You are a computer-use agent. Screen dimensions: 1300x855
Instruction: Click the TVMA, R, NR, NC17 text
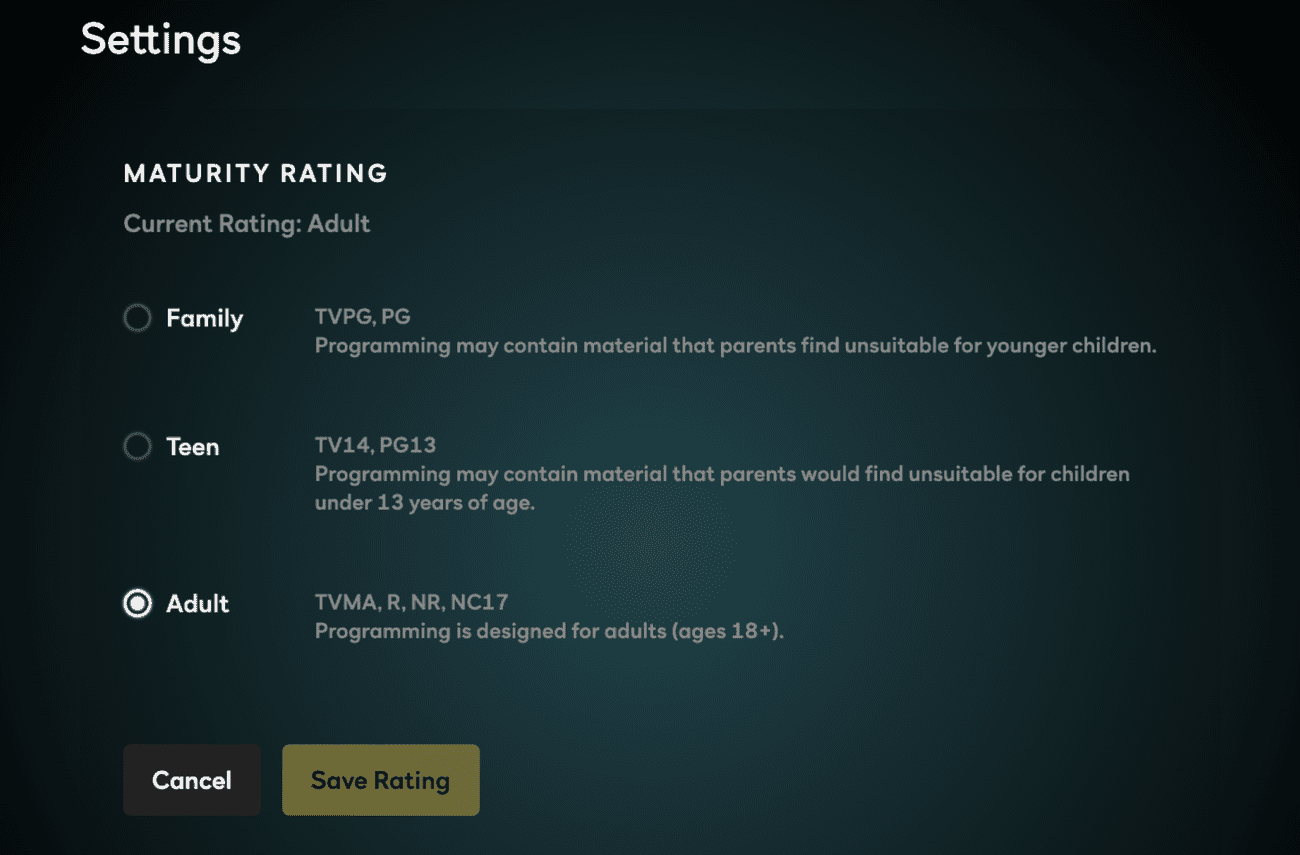coord(411,602)
